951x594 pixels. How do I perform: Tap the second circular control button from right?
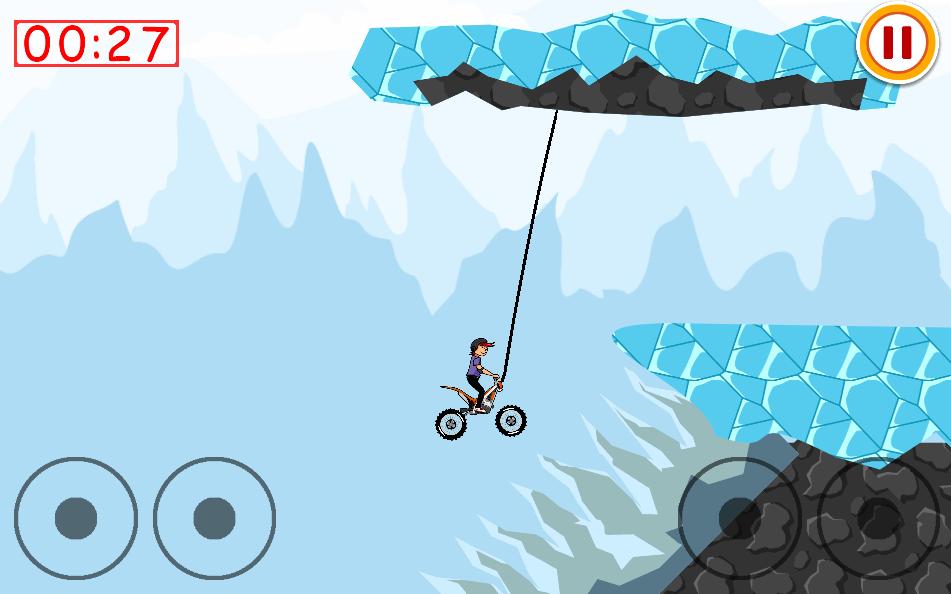[740, 518]
